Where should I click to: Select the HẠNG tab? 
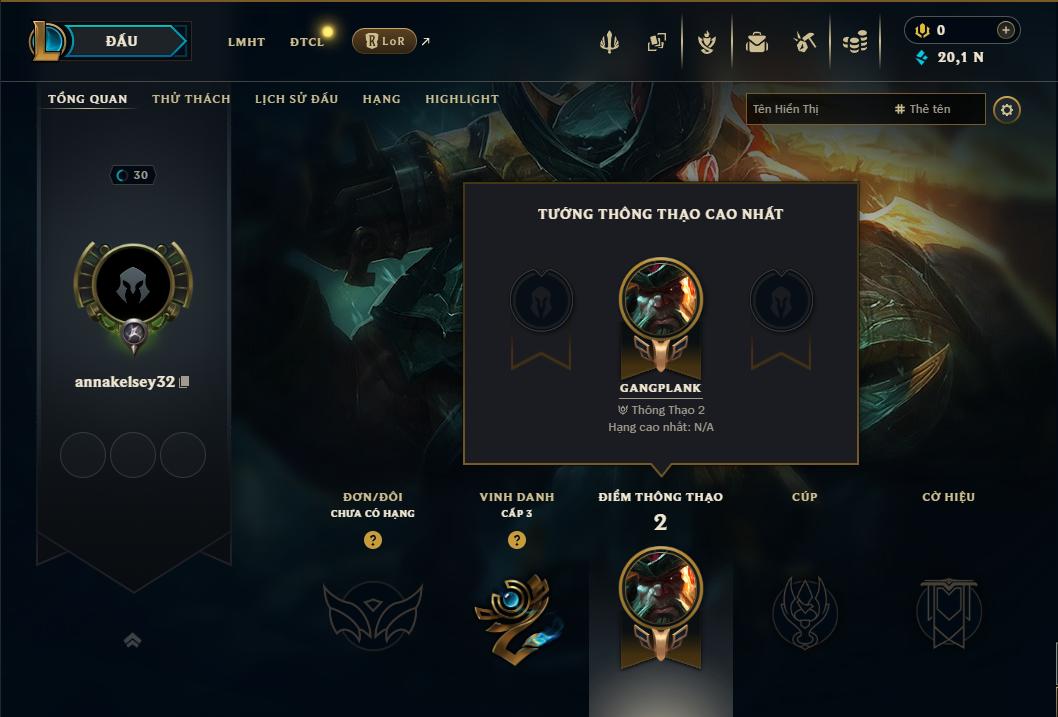point(381,99)
